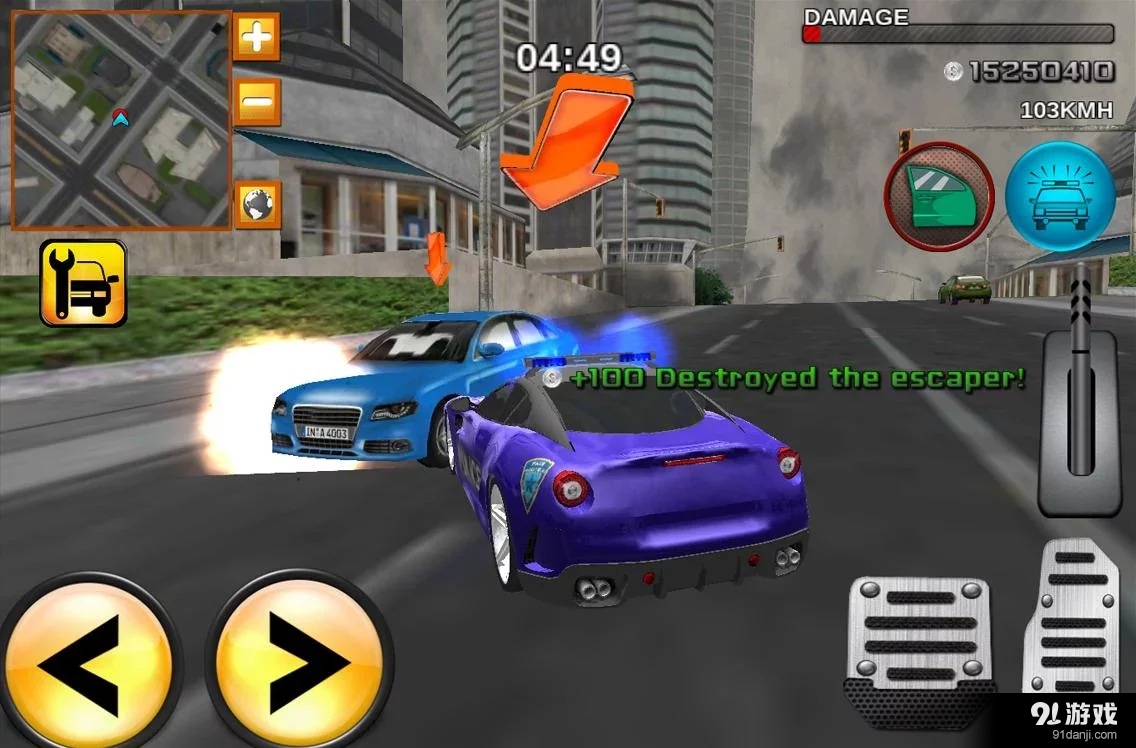Click the city minimap
The image size is (1136, 748).
[121, 120]
